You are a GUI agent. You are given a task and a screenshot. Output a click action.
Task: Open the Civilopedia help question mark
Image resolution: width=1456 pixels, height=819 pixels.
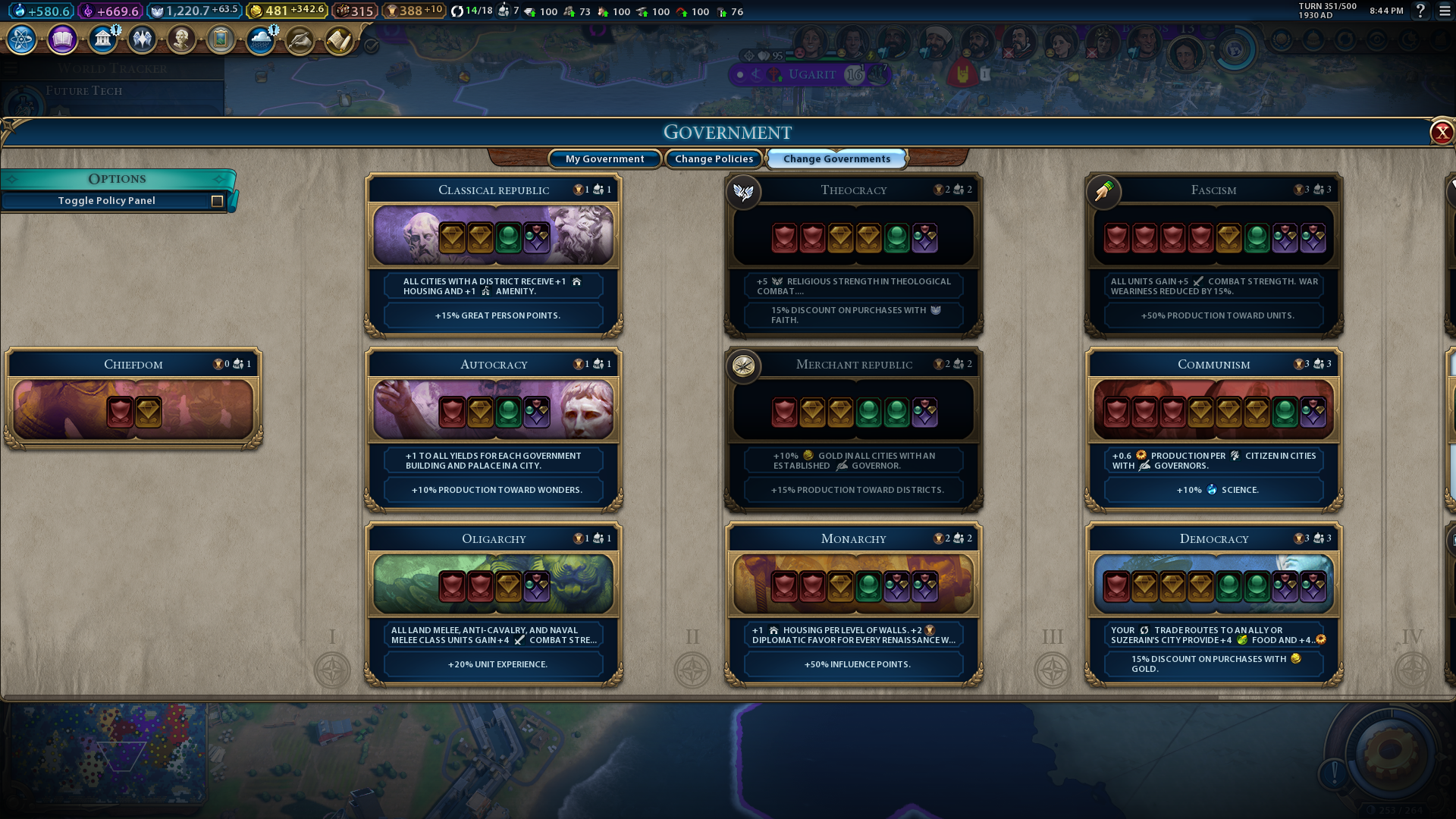point(1420,11)
